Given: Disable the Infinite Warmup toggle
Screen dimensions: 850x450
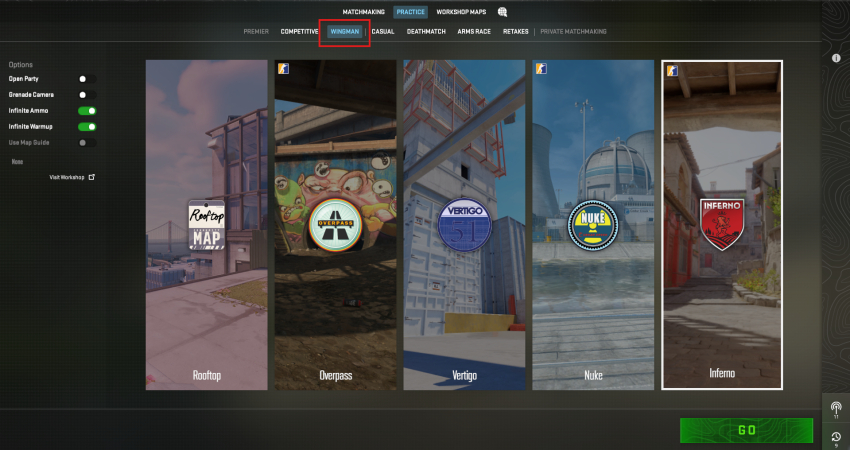Looking at the screenshot, I should click(87, 127).
